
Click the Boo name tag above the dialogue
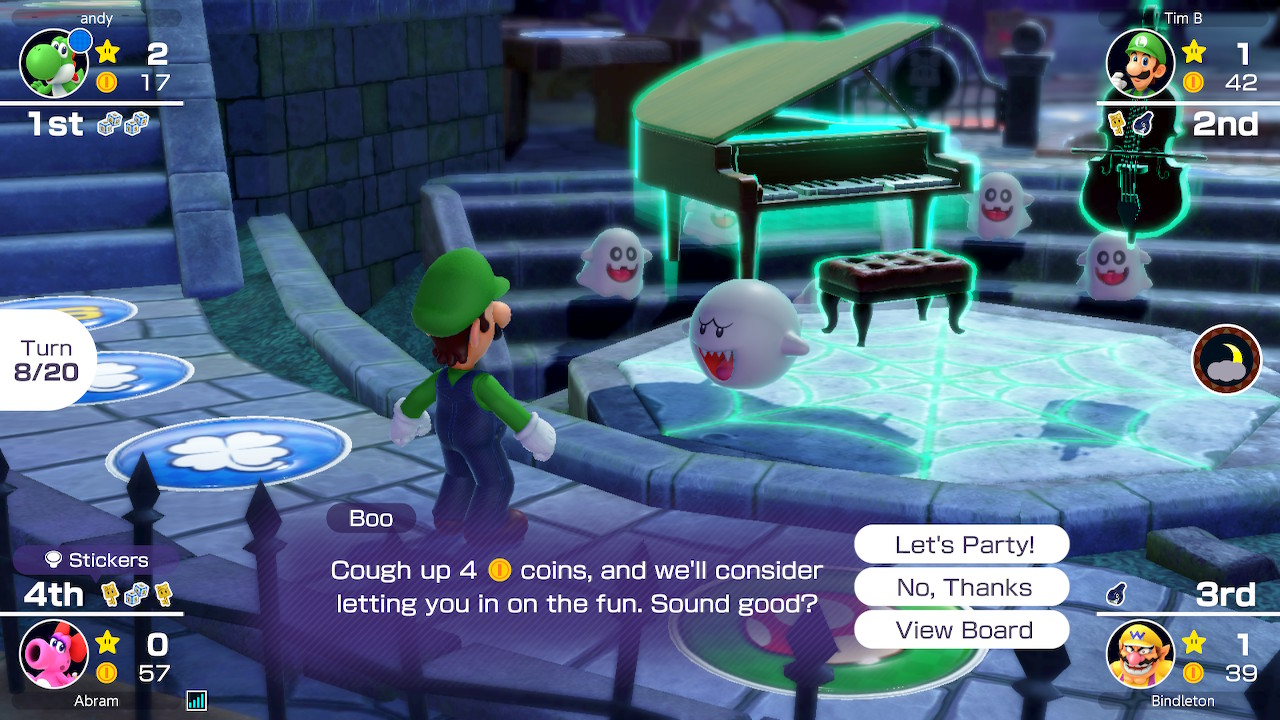pos(370,518)
